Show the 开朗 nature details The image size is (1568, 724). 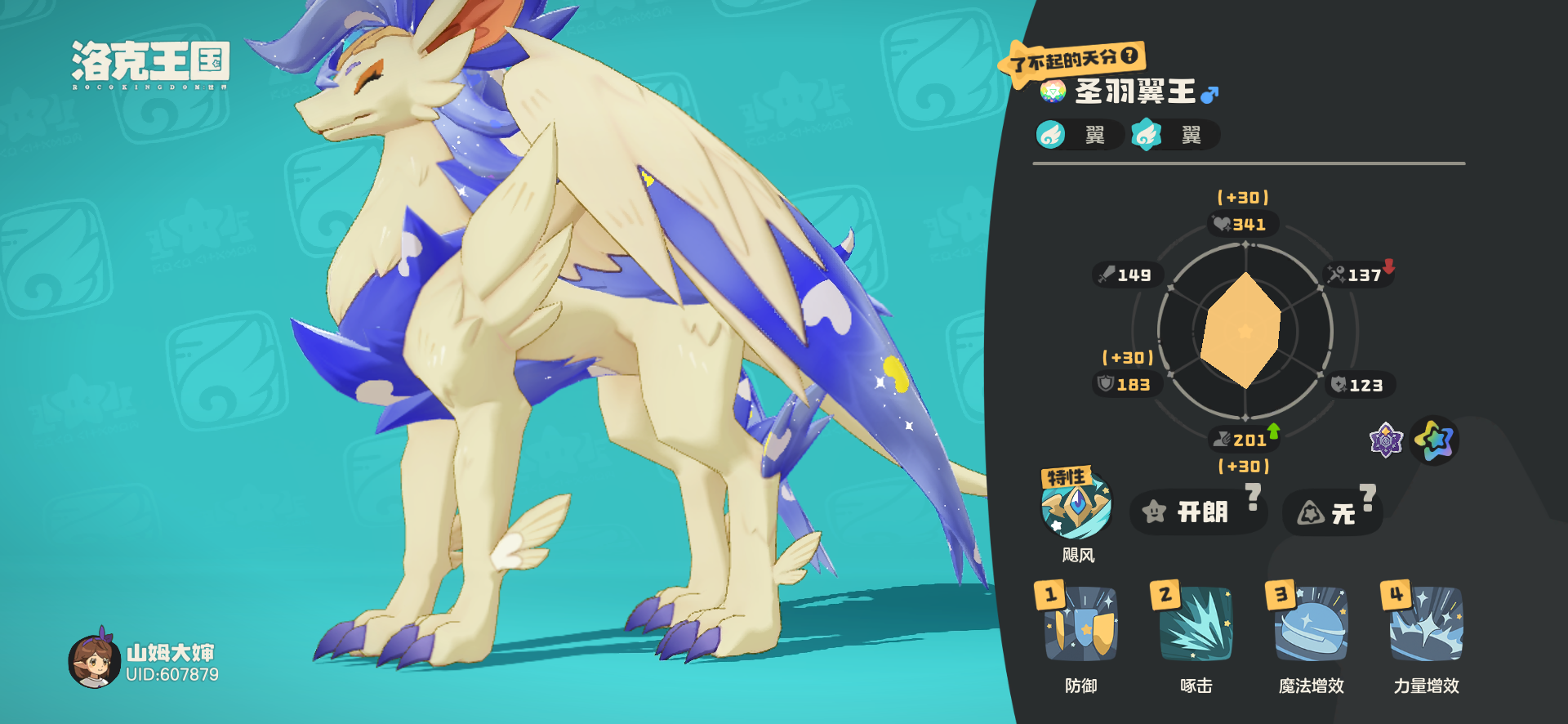(1197, 512)
